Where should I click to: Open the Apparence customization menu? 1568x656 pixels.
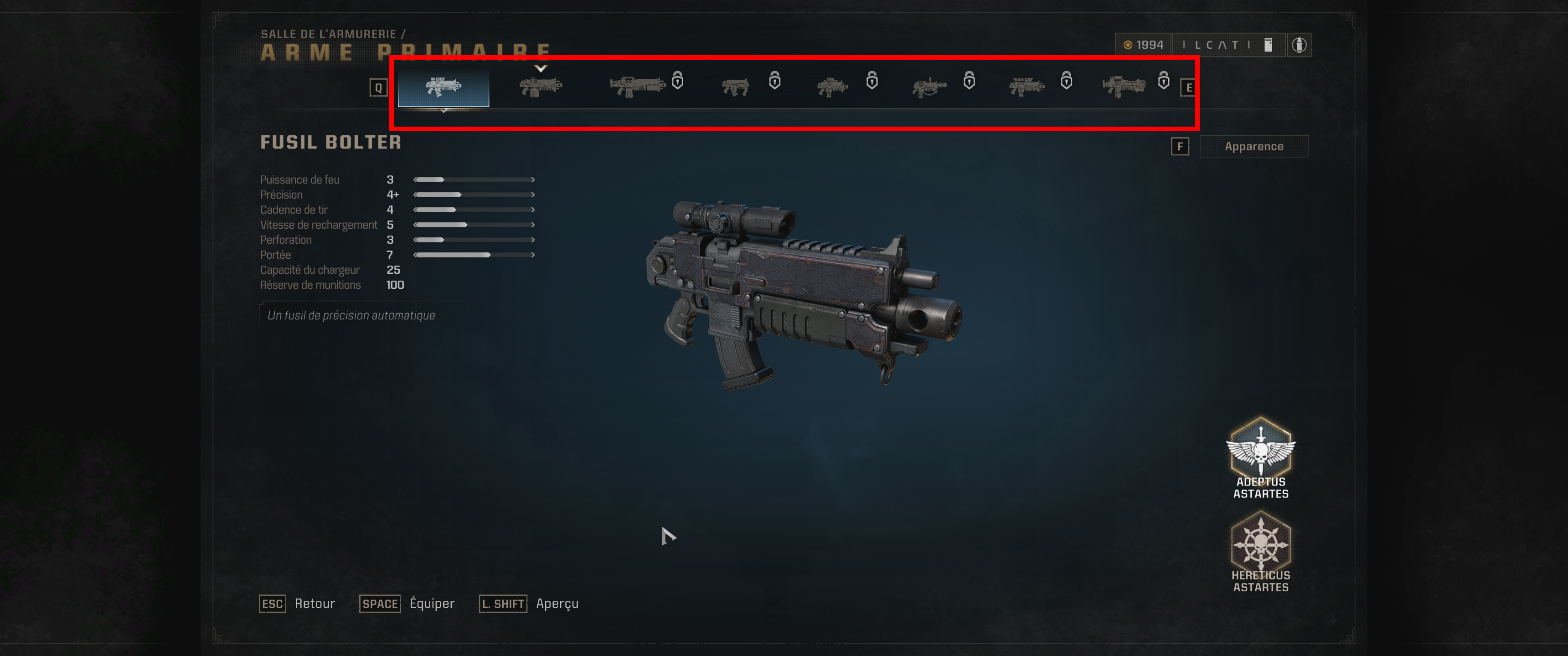(1253, 146)
